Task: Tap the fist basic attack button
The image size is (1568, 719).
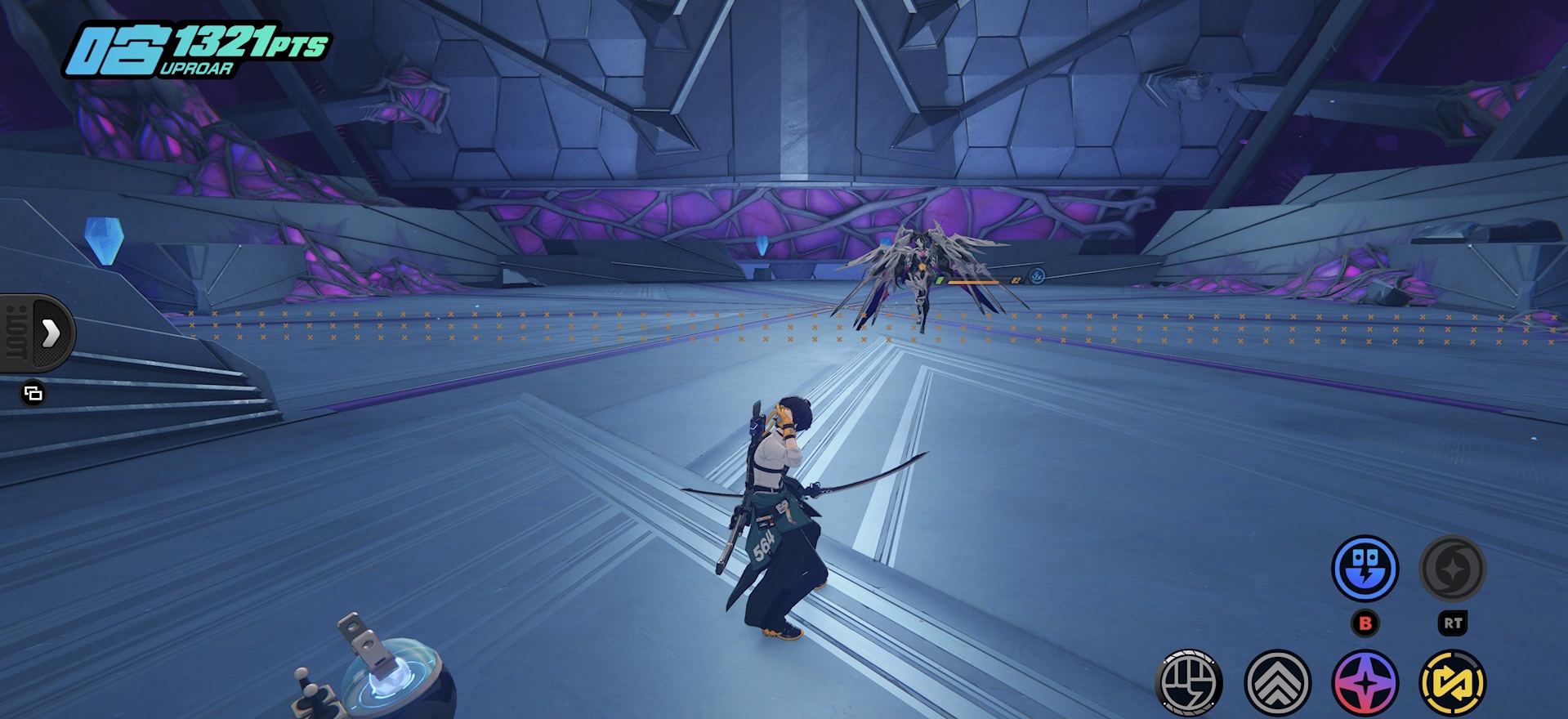Action: tap(1189, 683)
